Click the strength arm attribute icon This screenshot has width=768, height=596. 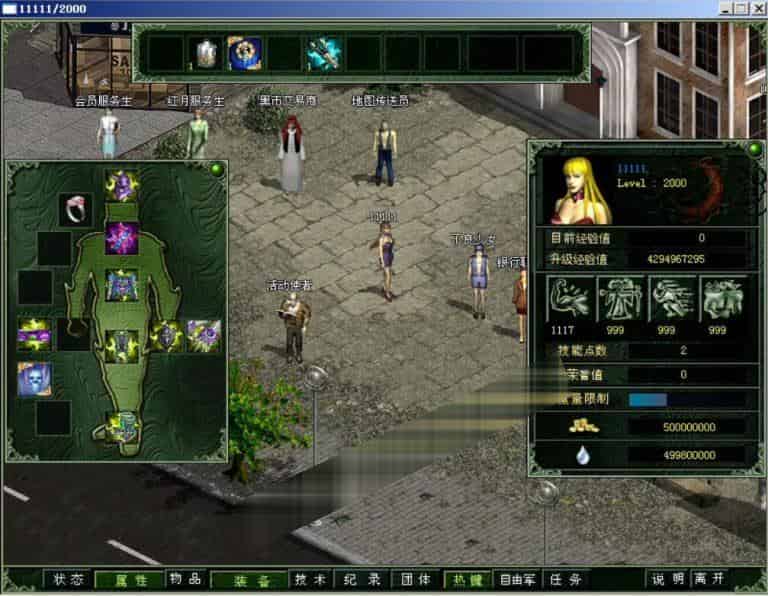tap(567, 299)
